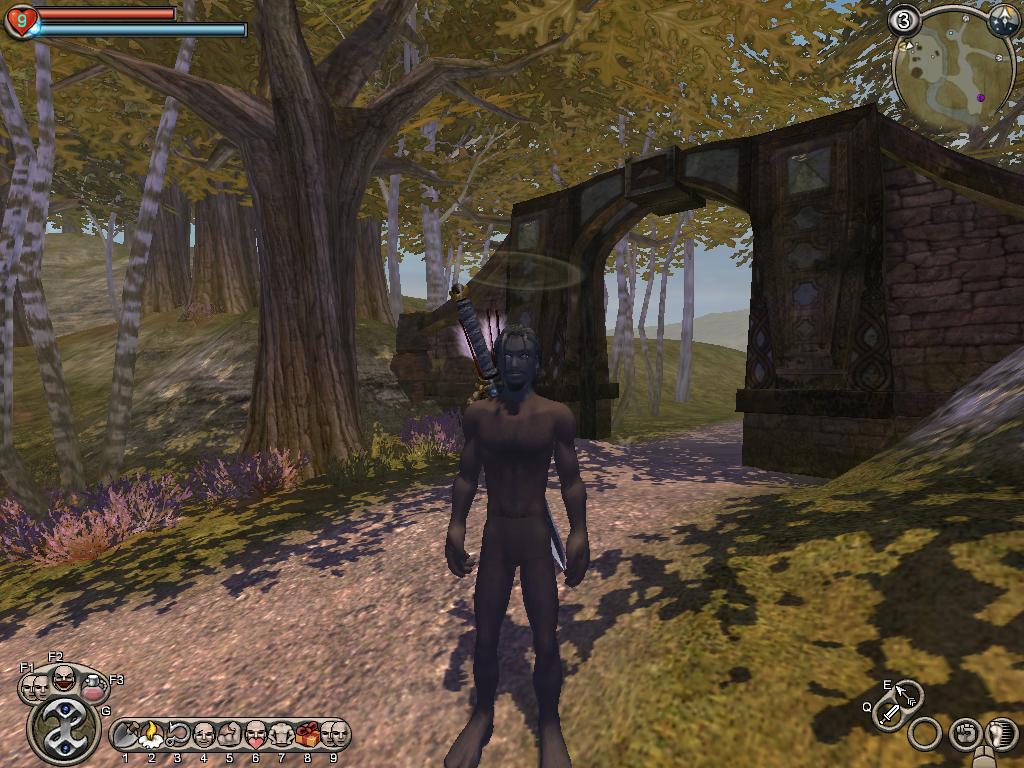
Task: Select the purple marker on the minimap
Action: click(x=980, y=98)
